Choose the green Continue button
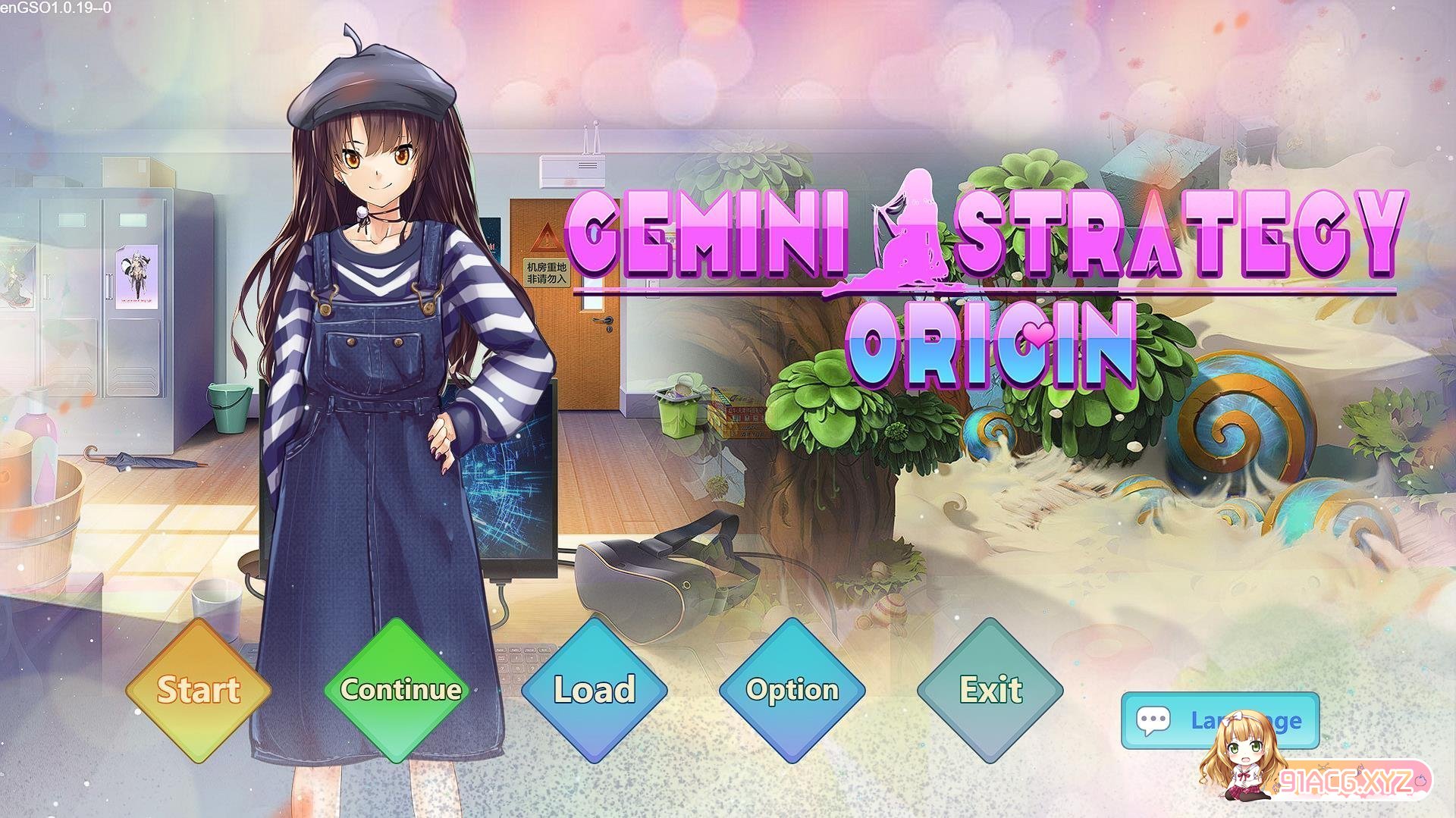 tap(400, 690)
